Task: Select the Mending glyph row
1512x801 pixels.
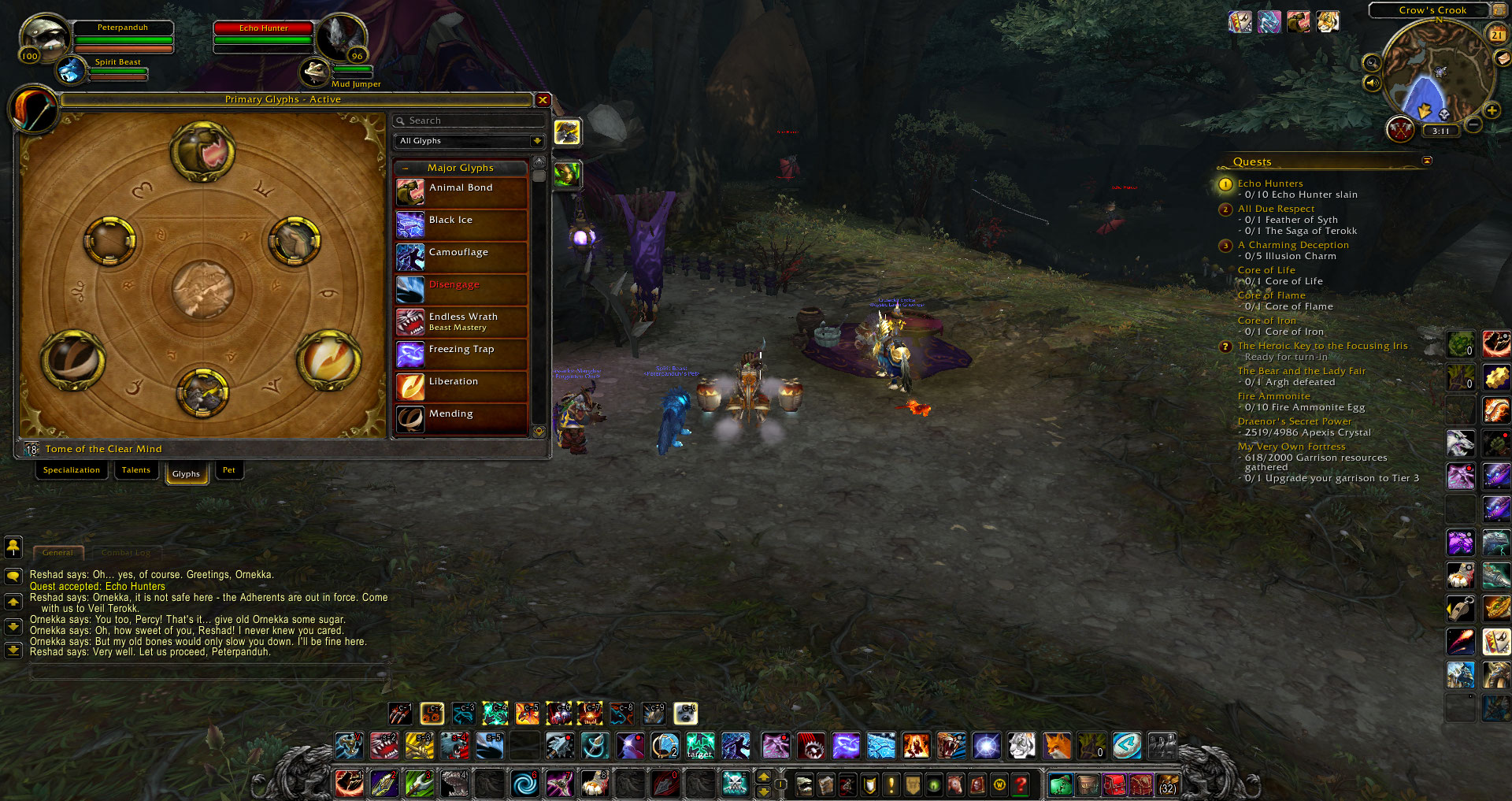Action: coord(461,418)
